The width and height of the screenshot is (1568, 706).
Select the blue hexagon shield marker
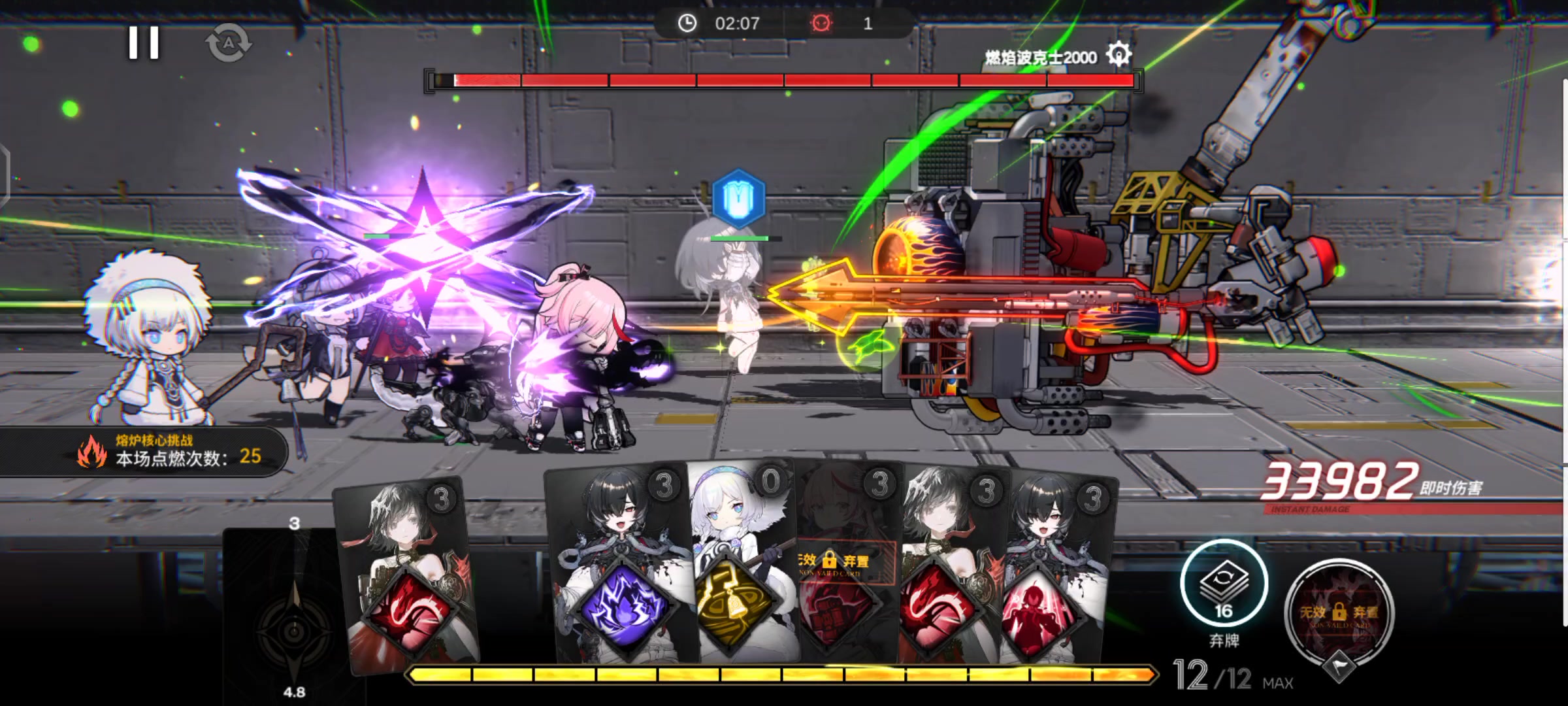[738, 198]
